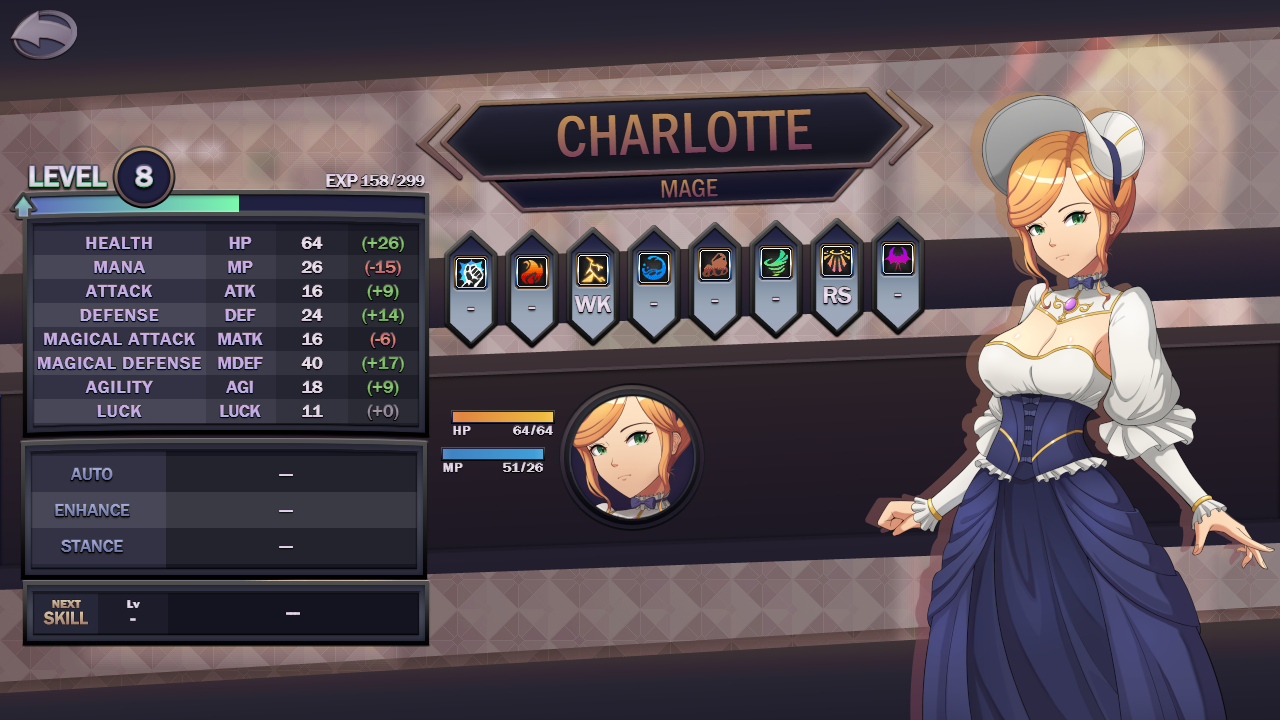Select the fist physical element icon
Viewport: 1280px width, 720px height.
[470, 272]
